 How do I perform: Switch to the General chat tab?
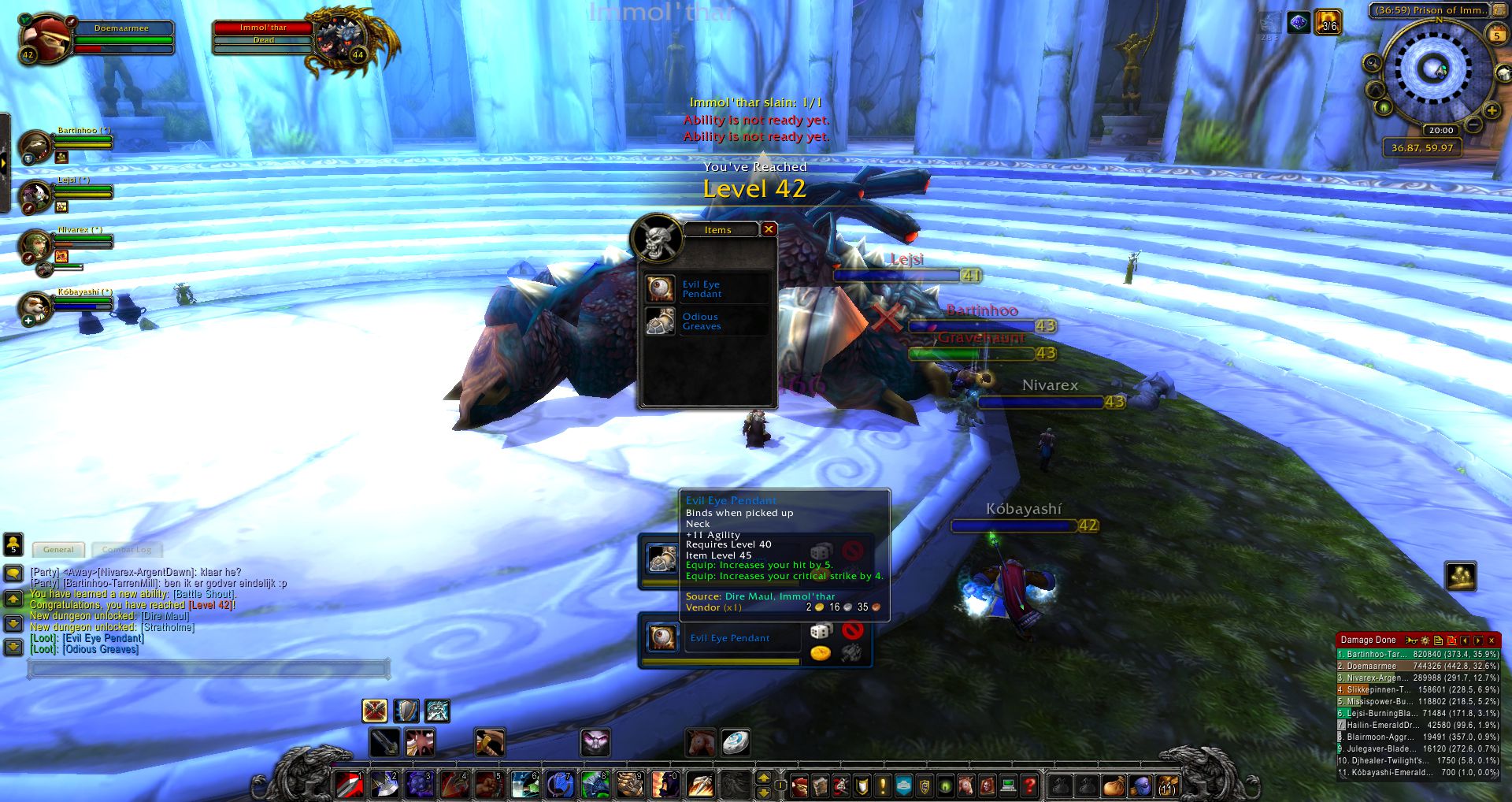click(59, 550)
